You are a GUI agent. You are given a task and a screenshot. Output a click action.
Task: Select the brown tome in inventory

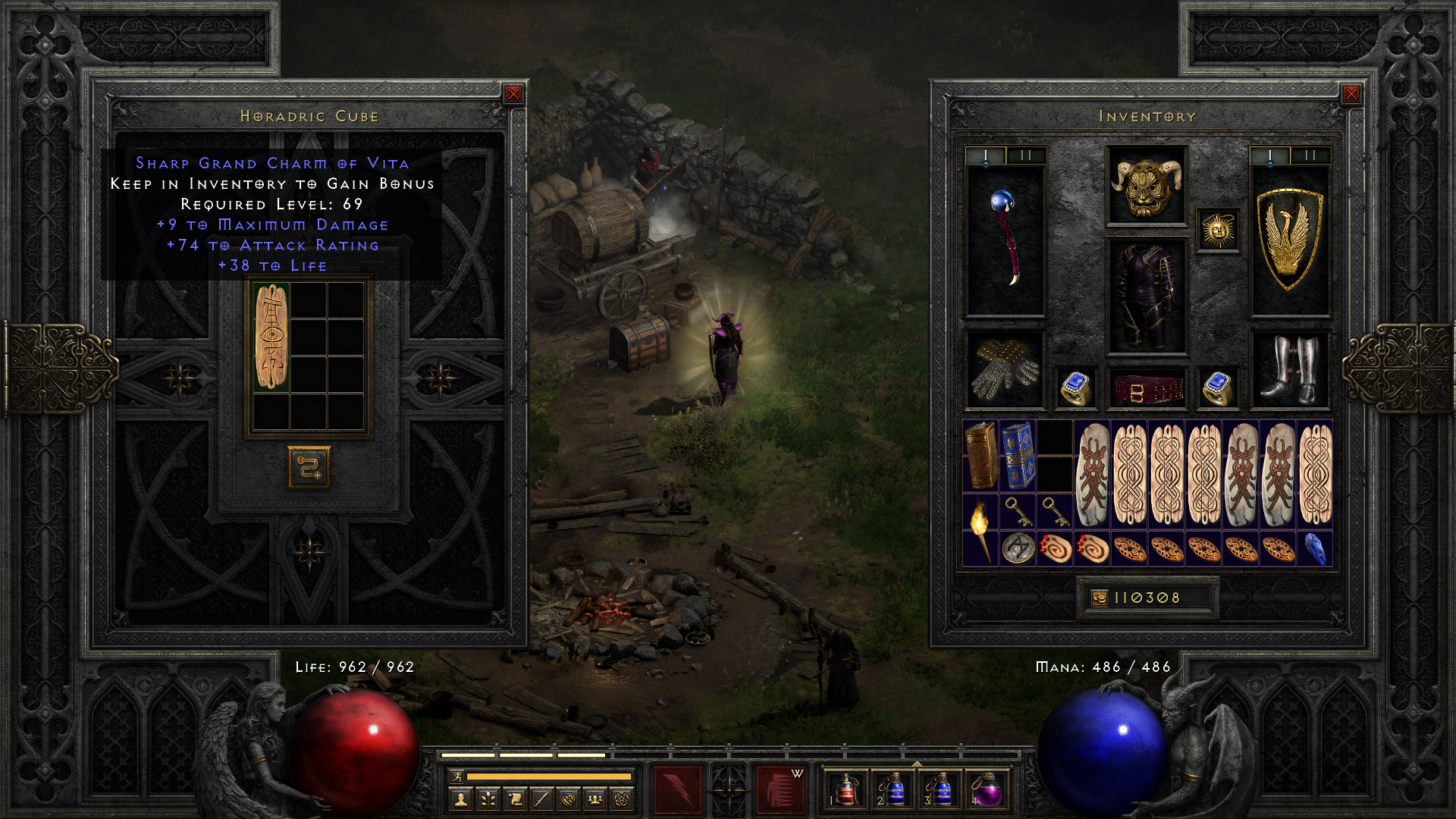point(981,456)
